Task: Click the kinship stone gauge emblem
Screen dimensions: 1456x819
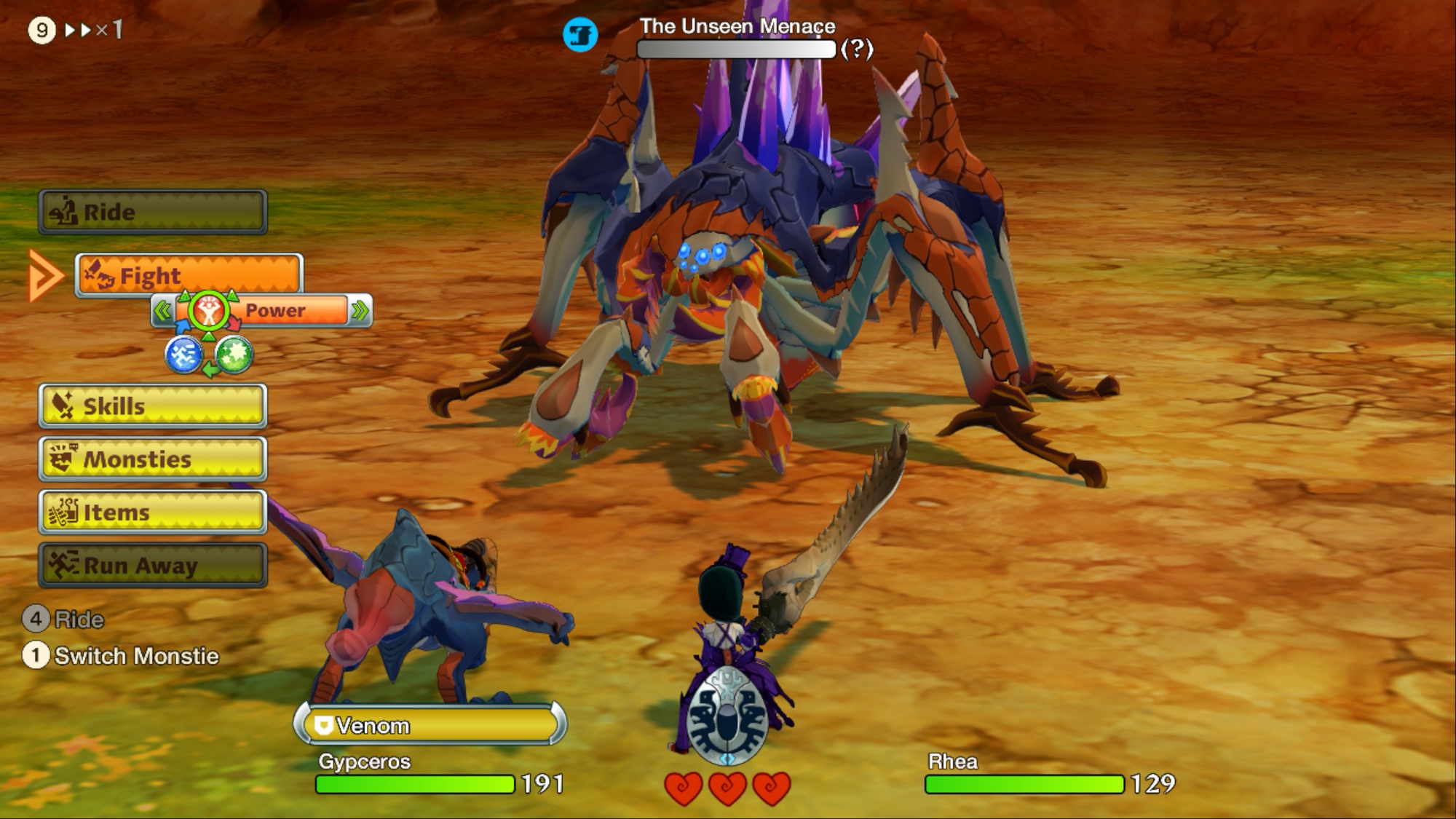Action: coord(727,716)
